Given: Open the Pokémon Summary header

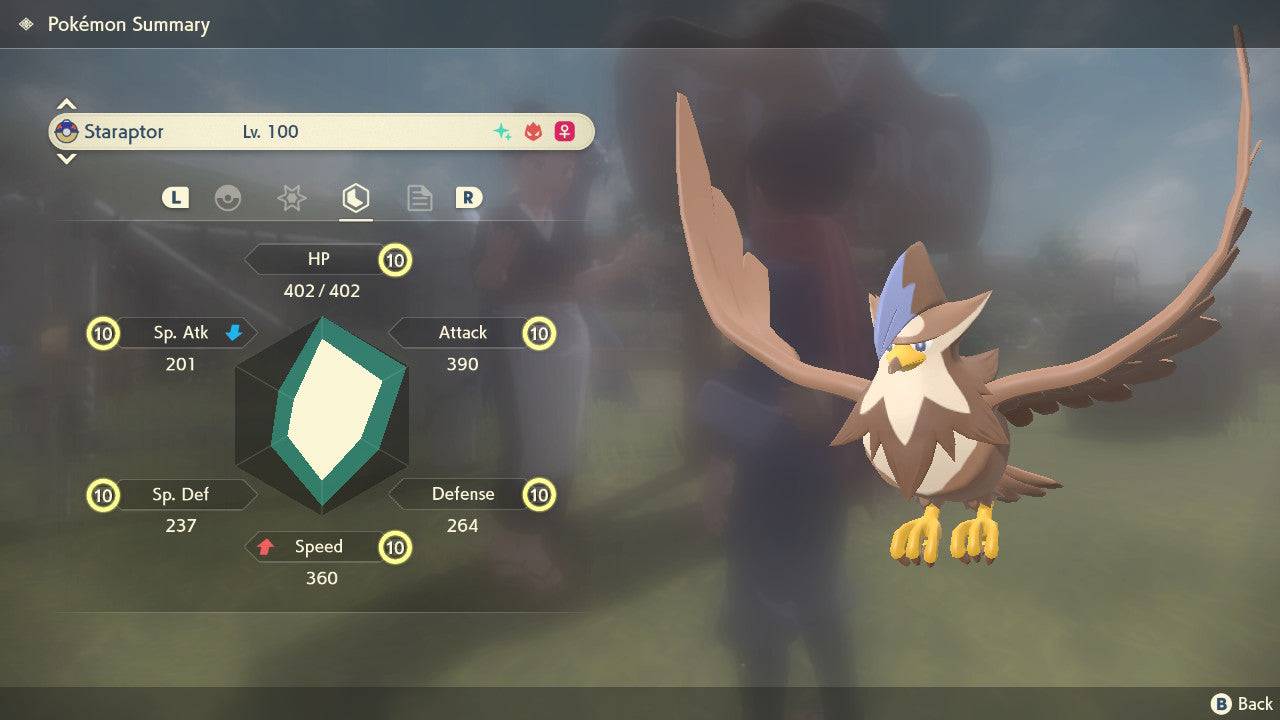Looking at the screenshot, I should tap(126, 24).
